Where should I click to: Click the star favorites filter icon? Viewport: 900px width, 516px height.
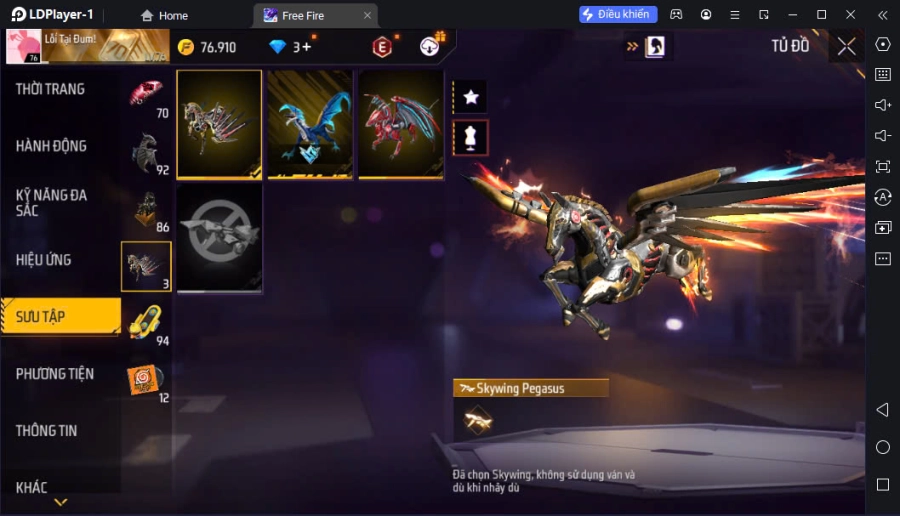click(x=471, y=97)
